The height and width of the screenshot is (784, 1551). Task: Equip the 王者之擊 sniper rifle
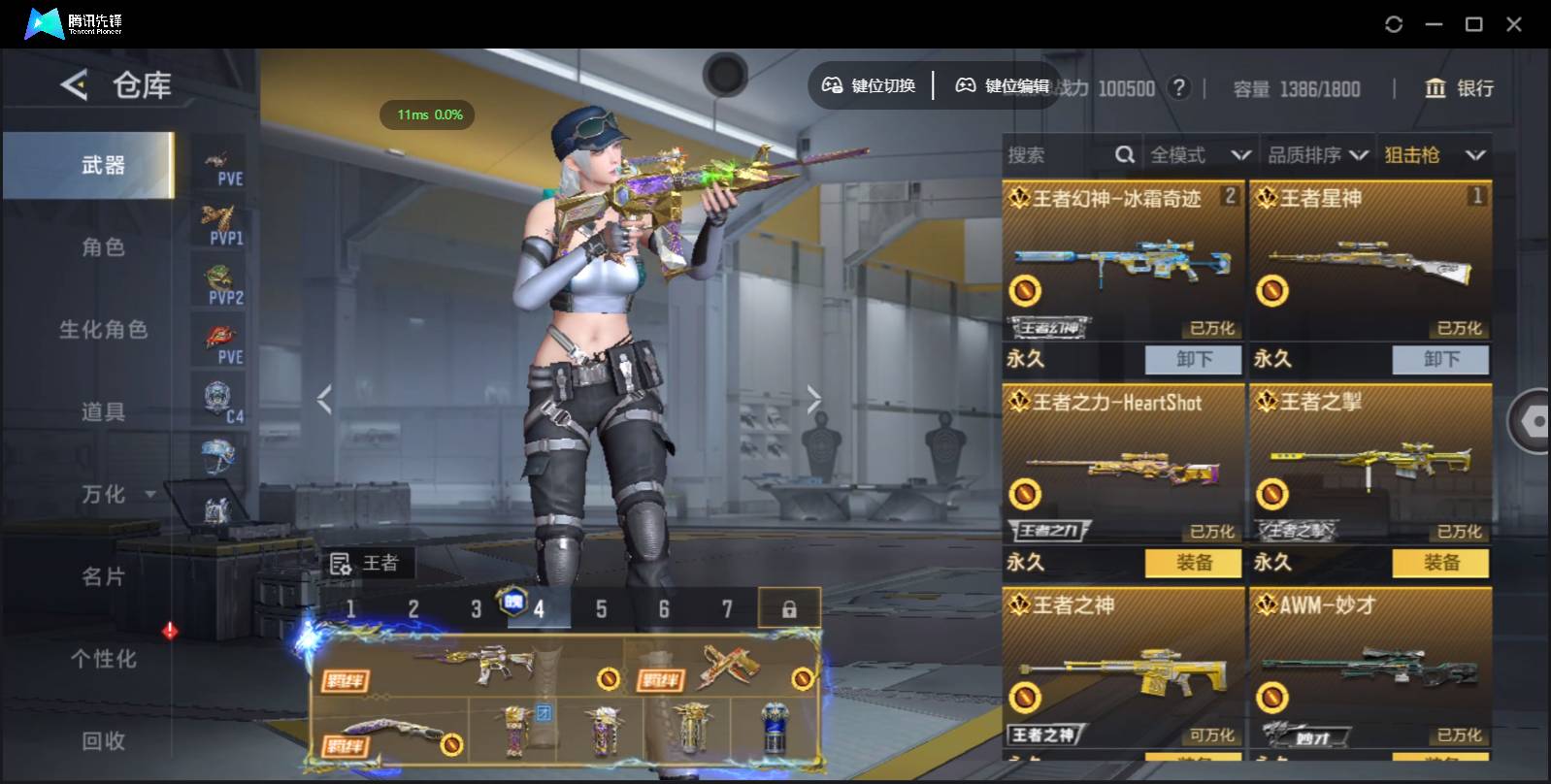point(1440,563)
